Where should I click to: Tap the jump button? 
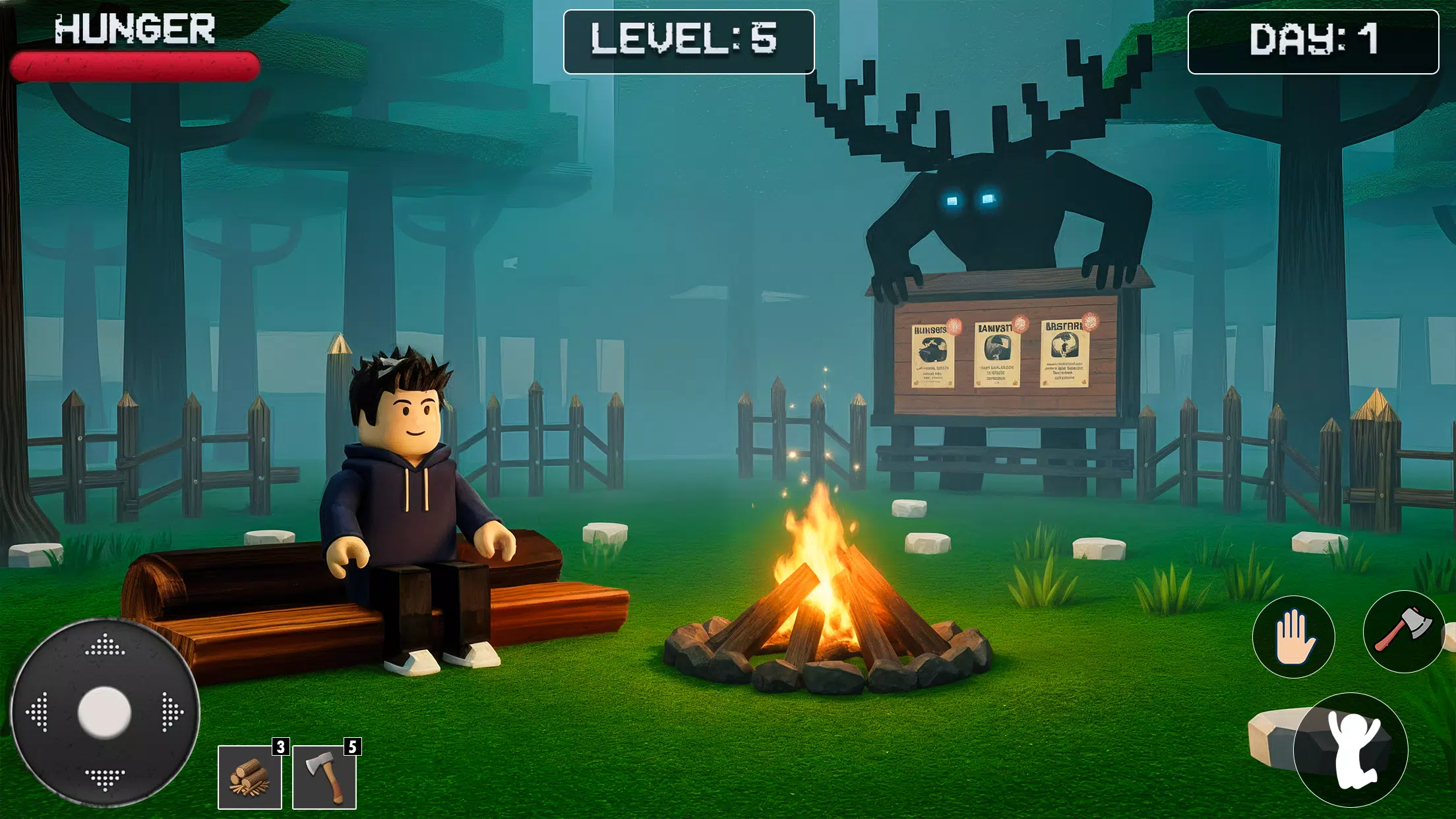[x=1350, y=750]
